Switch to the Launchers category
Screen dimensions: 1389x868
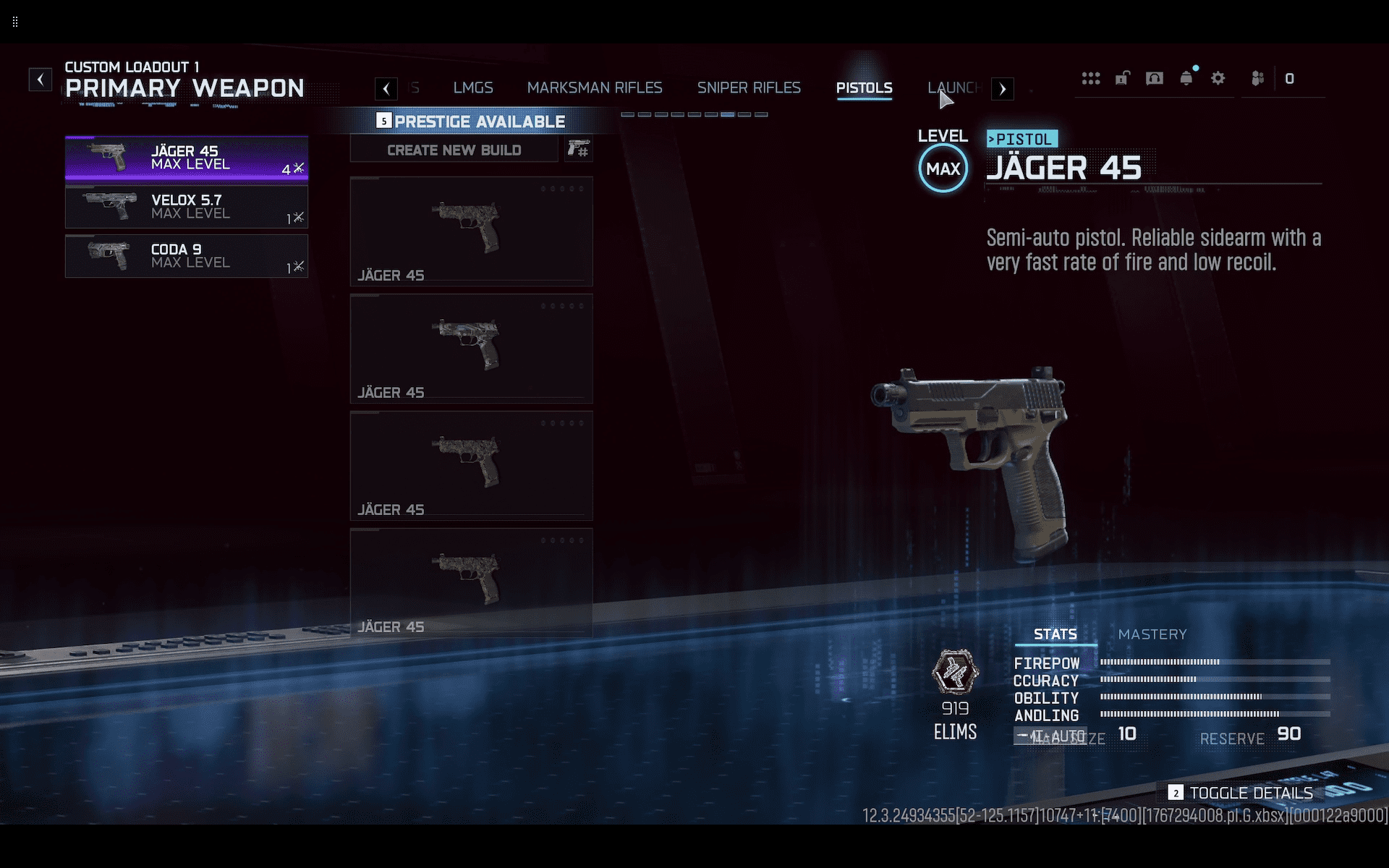(x=954, y=88)
